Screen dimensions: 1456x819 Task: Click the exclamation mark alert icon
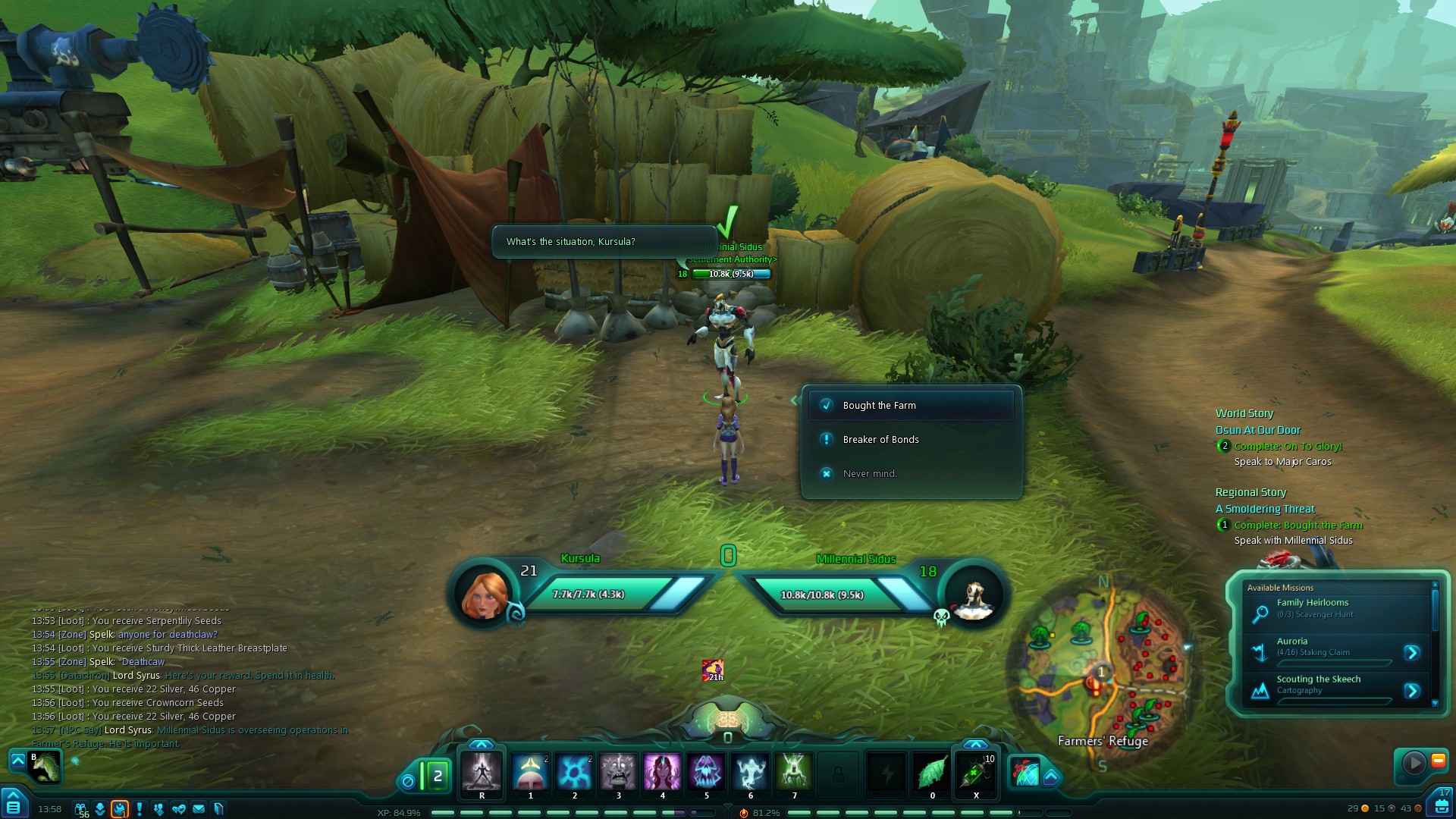140,809
